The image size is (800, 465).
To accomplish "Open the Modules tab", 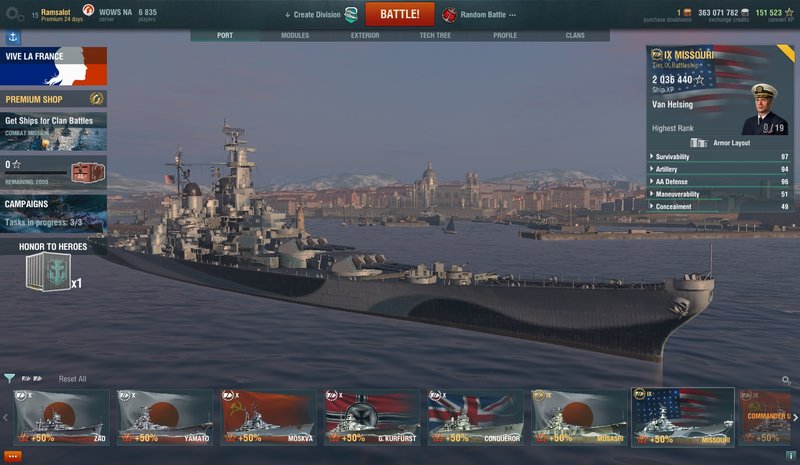I will pos(295,35).
